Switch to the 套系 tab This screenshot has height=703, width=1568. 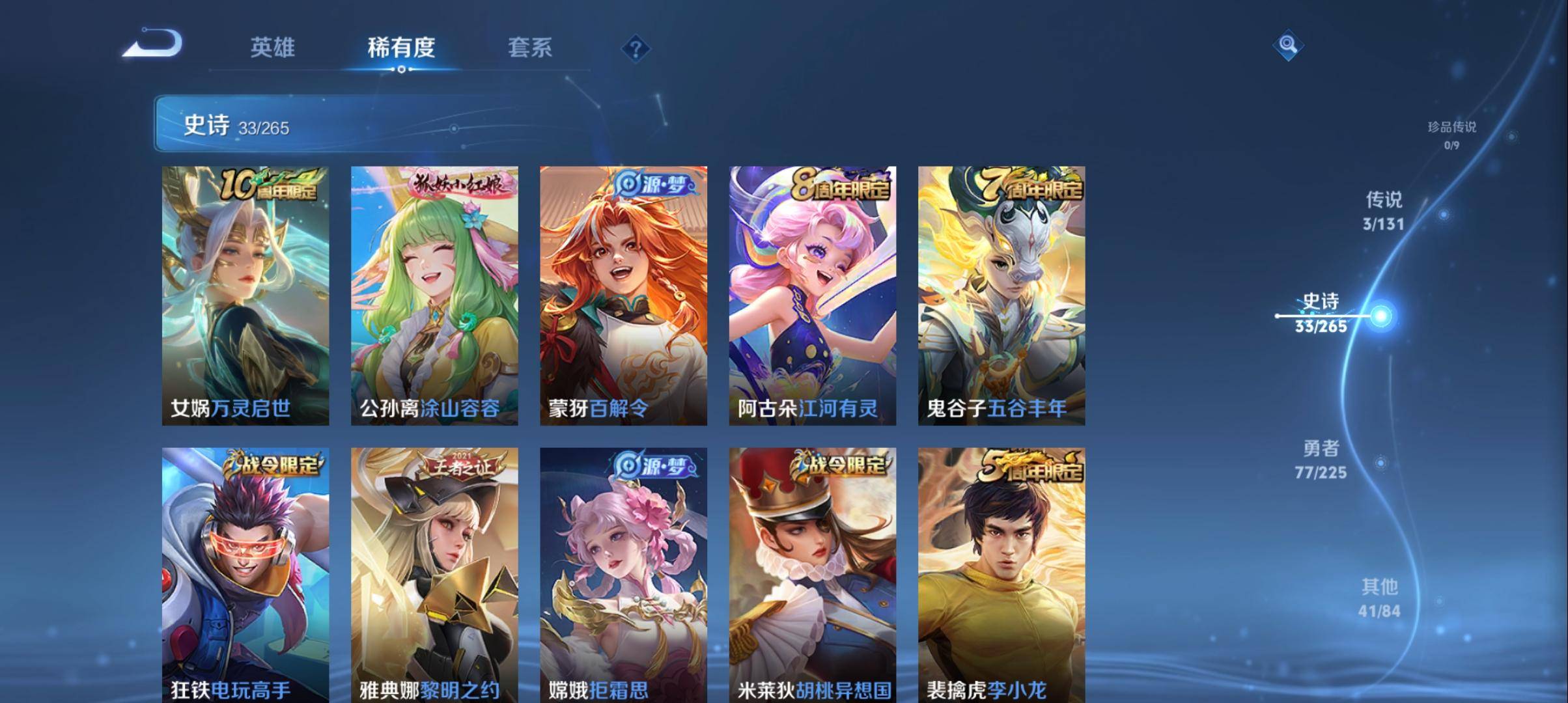pyautogui.click(x=529, y=48)
